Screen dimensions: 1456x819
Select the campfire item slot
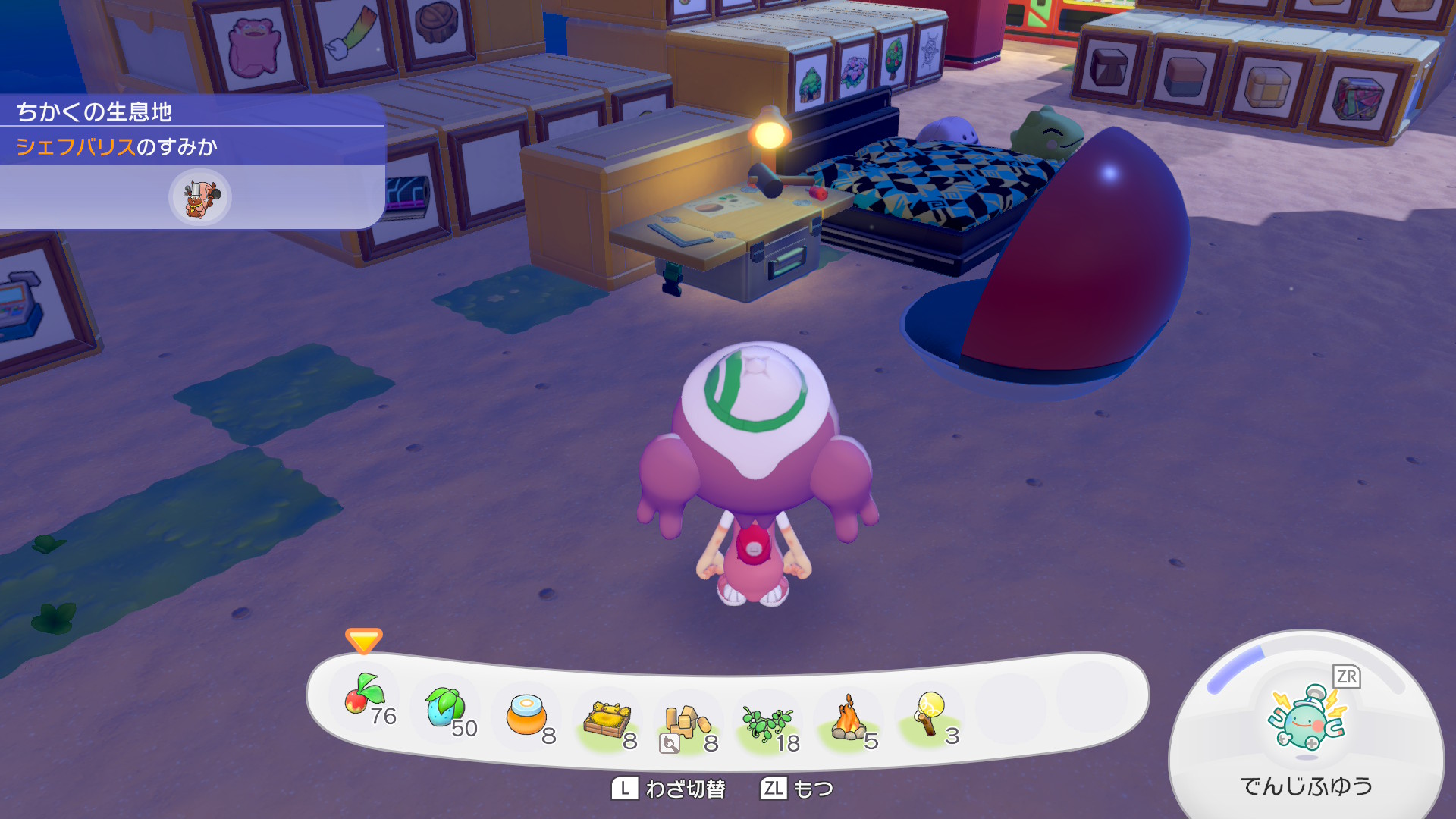[x=849, y=719]
